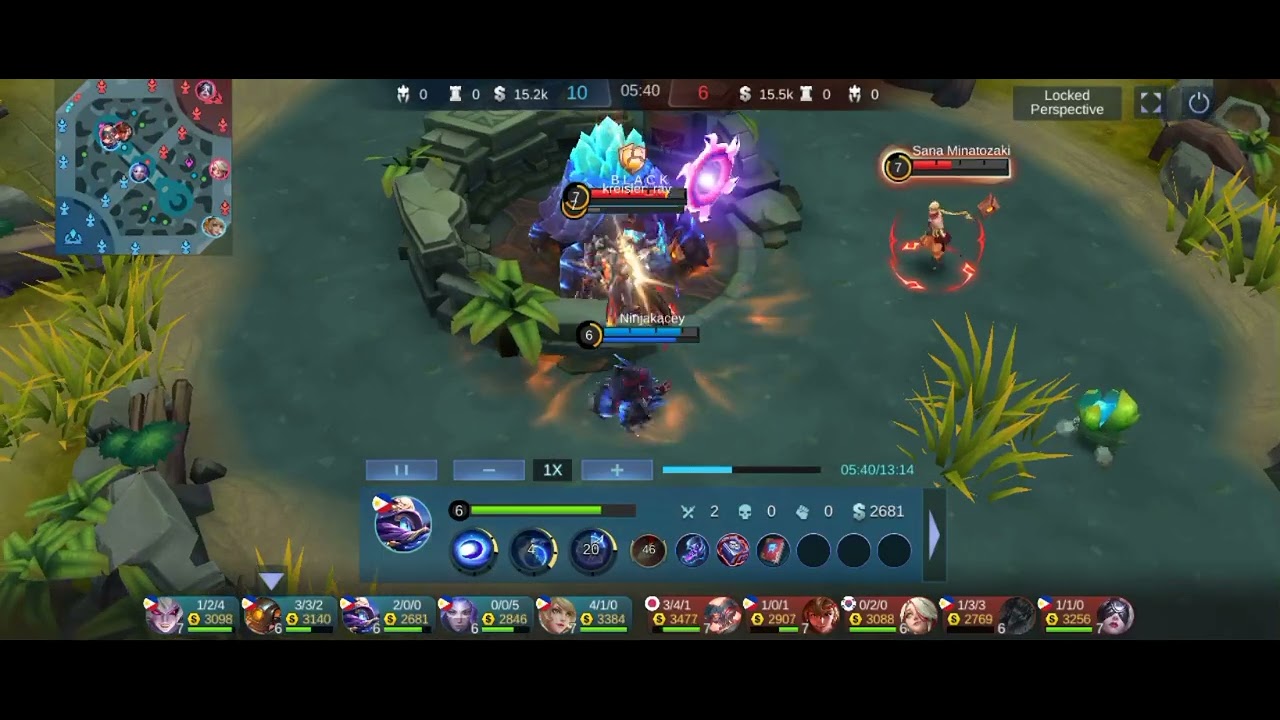Click the second skill icon showing cooldown 4

tap(533, 550)
